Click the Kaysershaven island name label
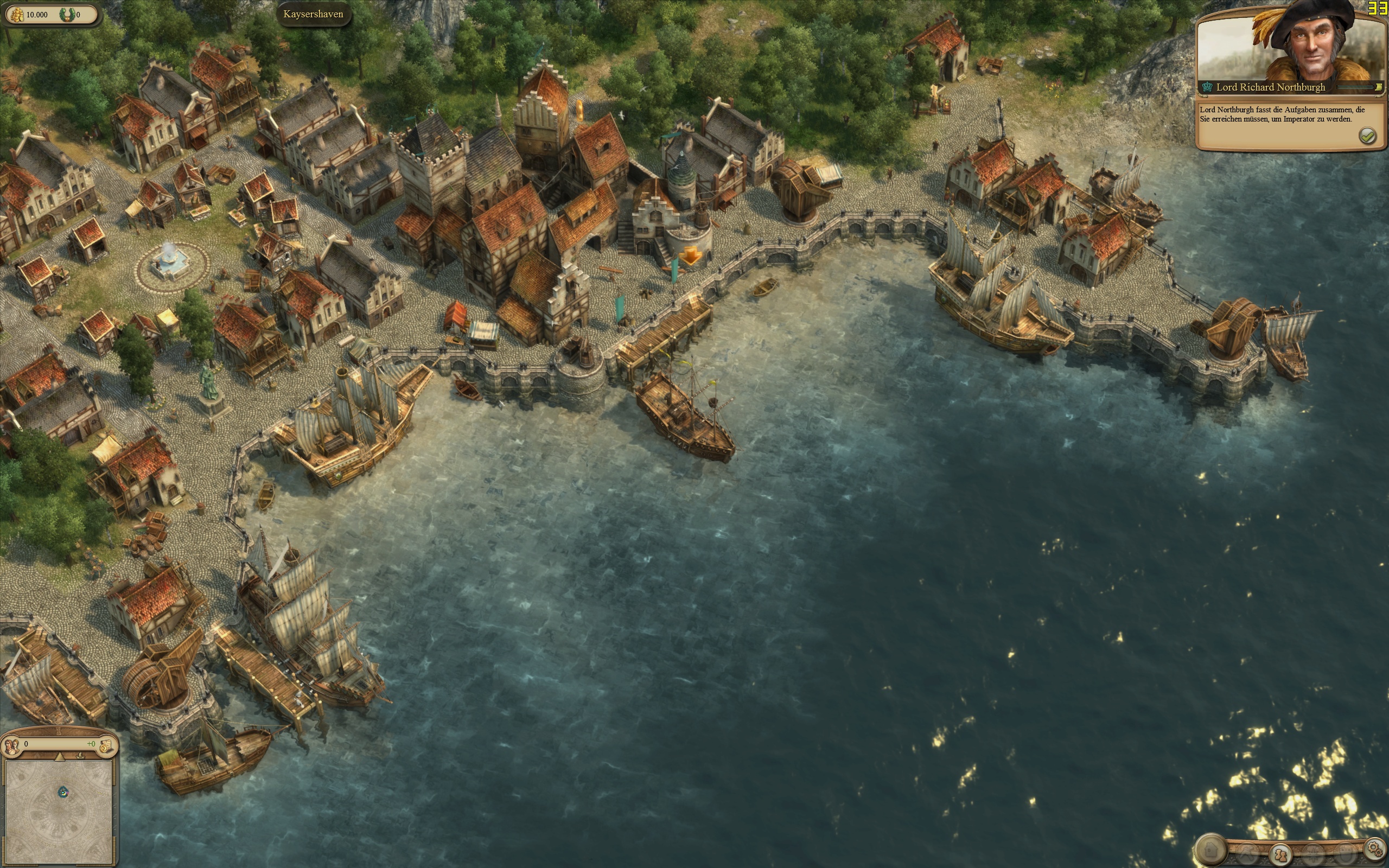This screenshot has height=868, width=1389. point(314,14)
